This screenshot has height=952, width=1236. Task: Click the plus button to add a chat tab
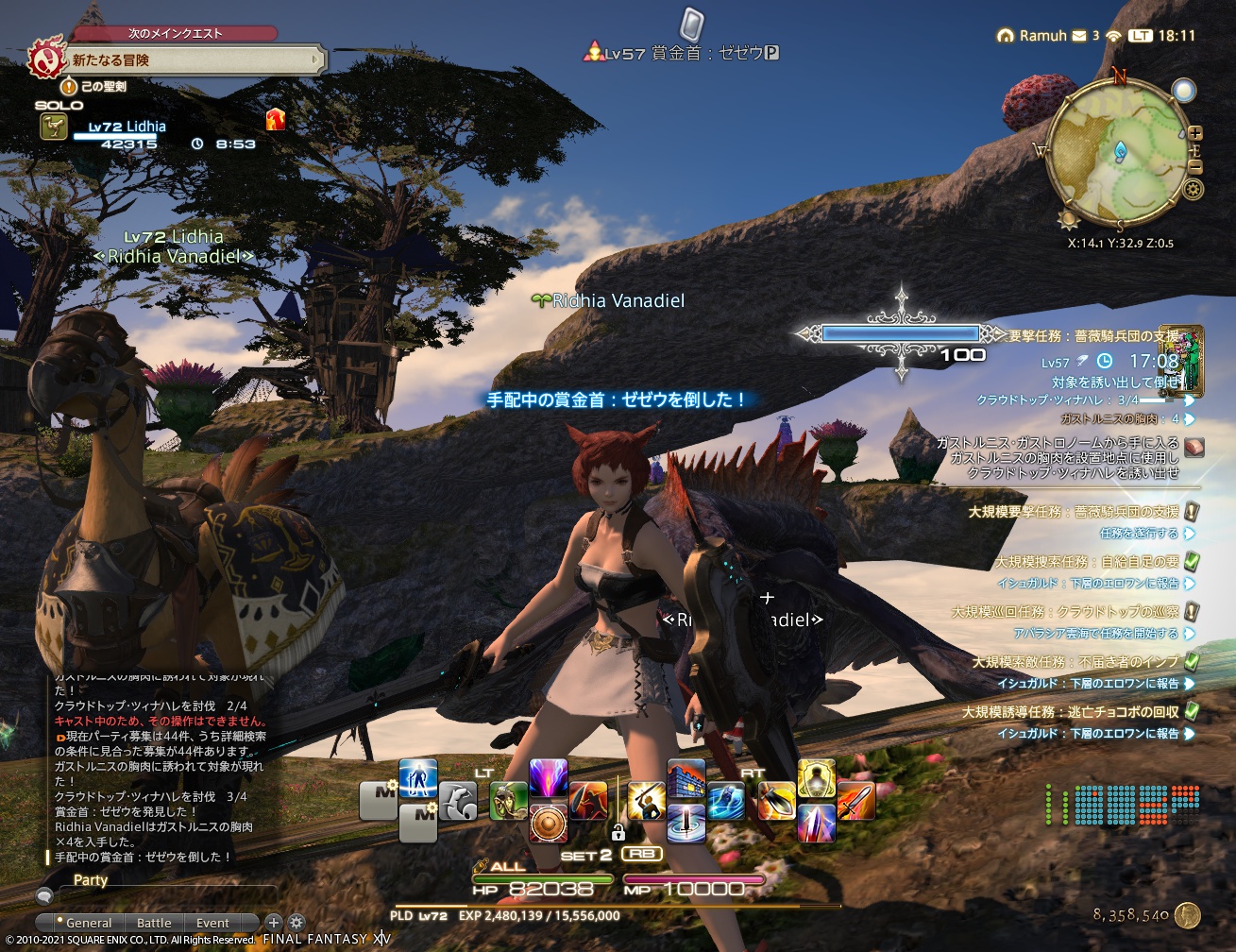(274, 923)
